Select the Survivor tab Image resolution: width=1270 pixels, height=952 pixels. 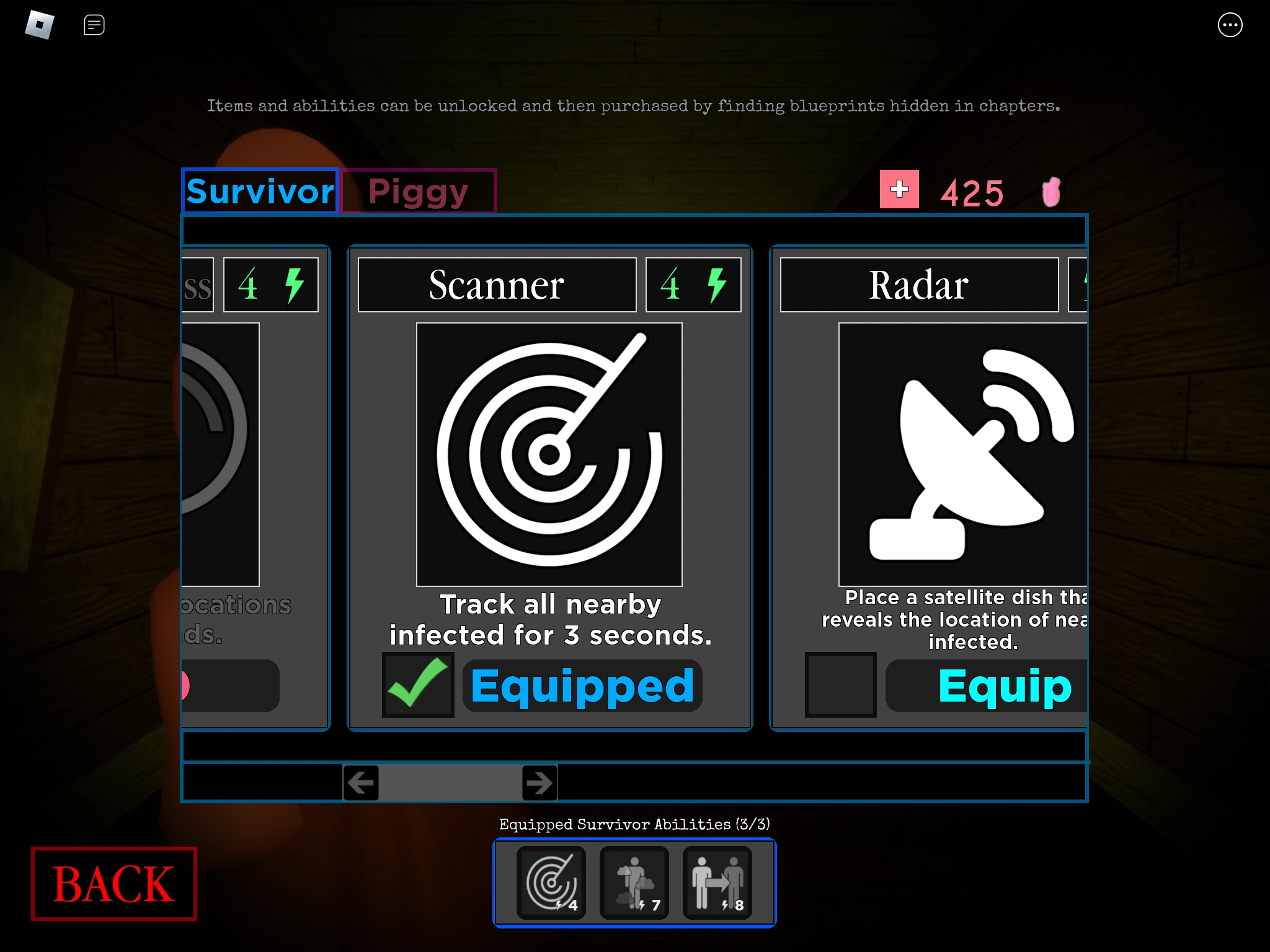tap(259, 191)
